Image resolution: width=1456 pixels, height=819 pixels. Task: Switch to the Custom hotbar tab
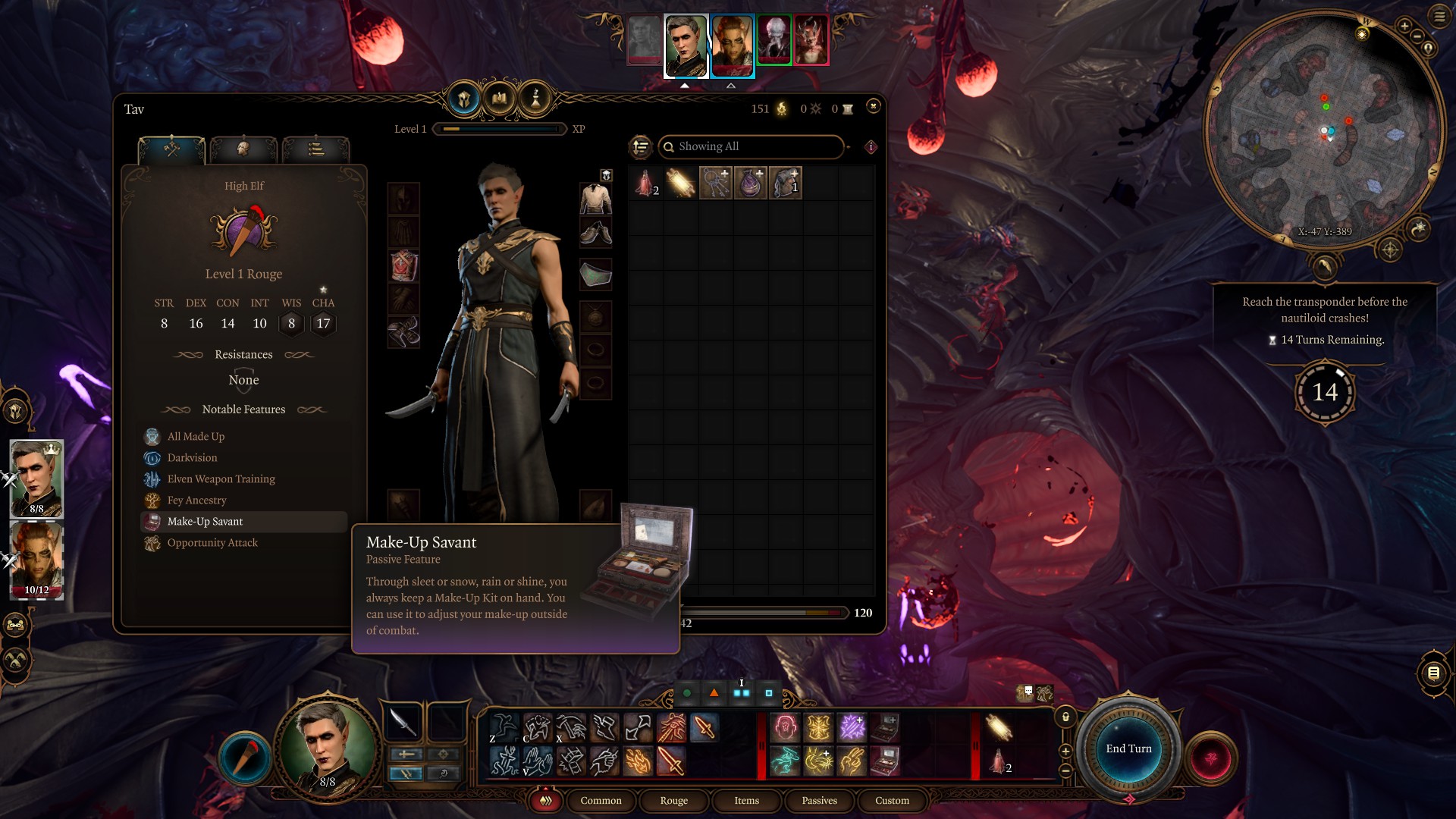tap(892, 800)
